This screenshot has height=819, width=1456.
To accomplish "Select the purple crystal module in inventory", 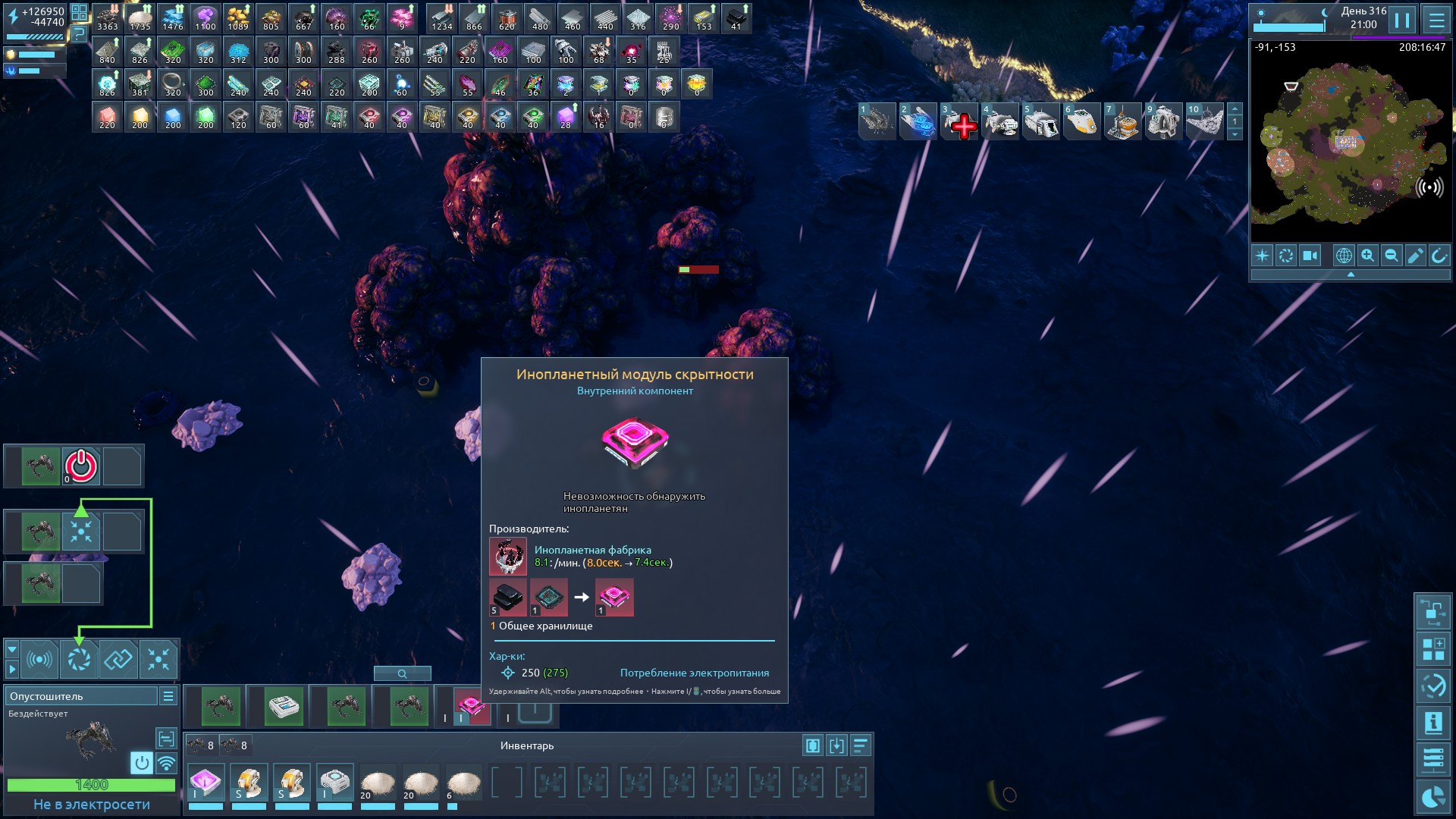I will pos(206,782).
